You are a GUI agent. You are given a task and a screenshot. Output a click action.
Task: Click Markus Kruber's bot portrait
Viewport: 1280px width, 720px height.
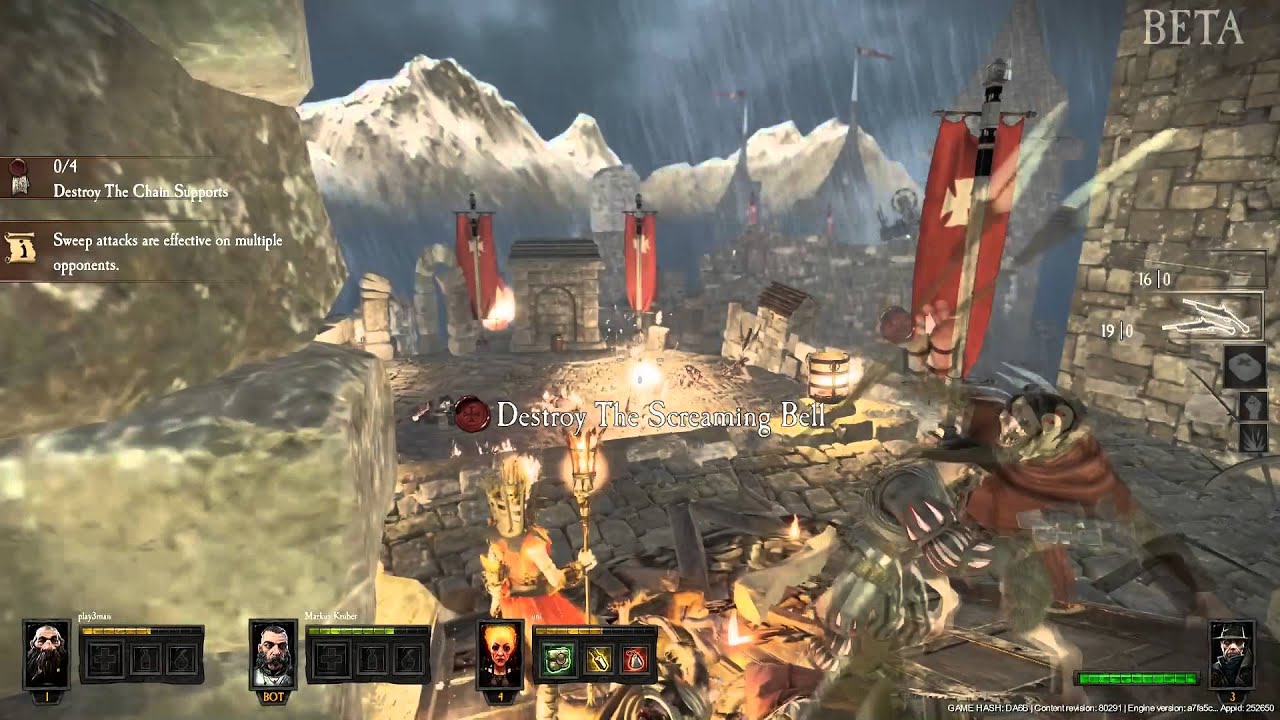[x=273, y=654]
